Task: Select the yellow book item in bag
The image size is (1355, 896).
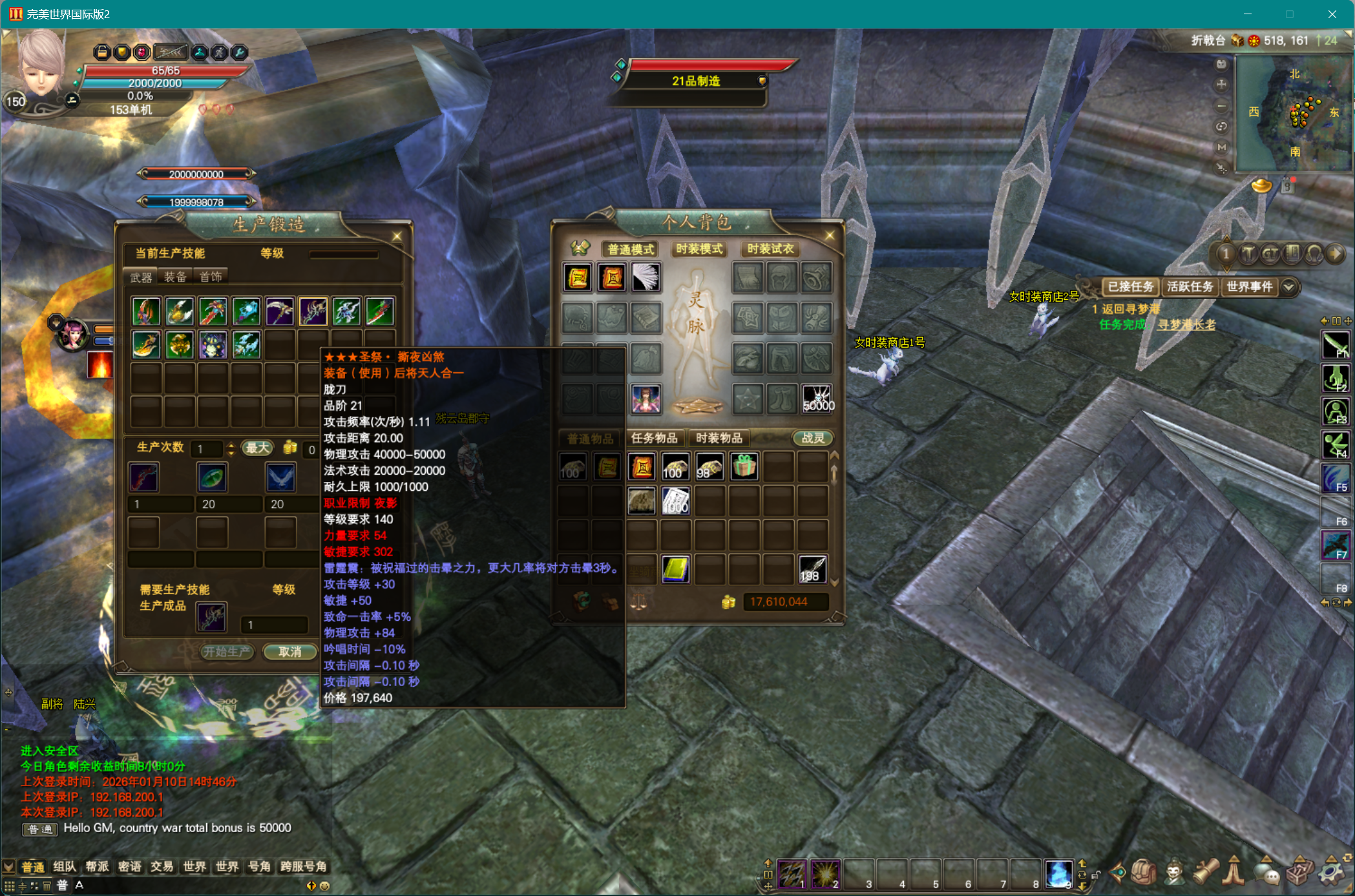Action: click(675, 569)
